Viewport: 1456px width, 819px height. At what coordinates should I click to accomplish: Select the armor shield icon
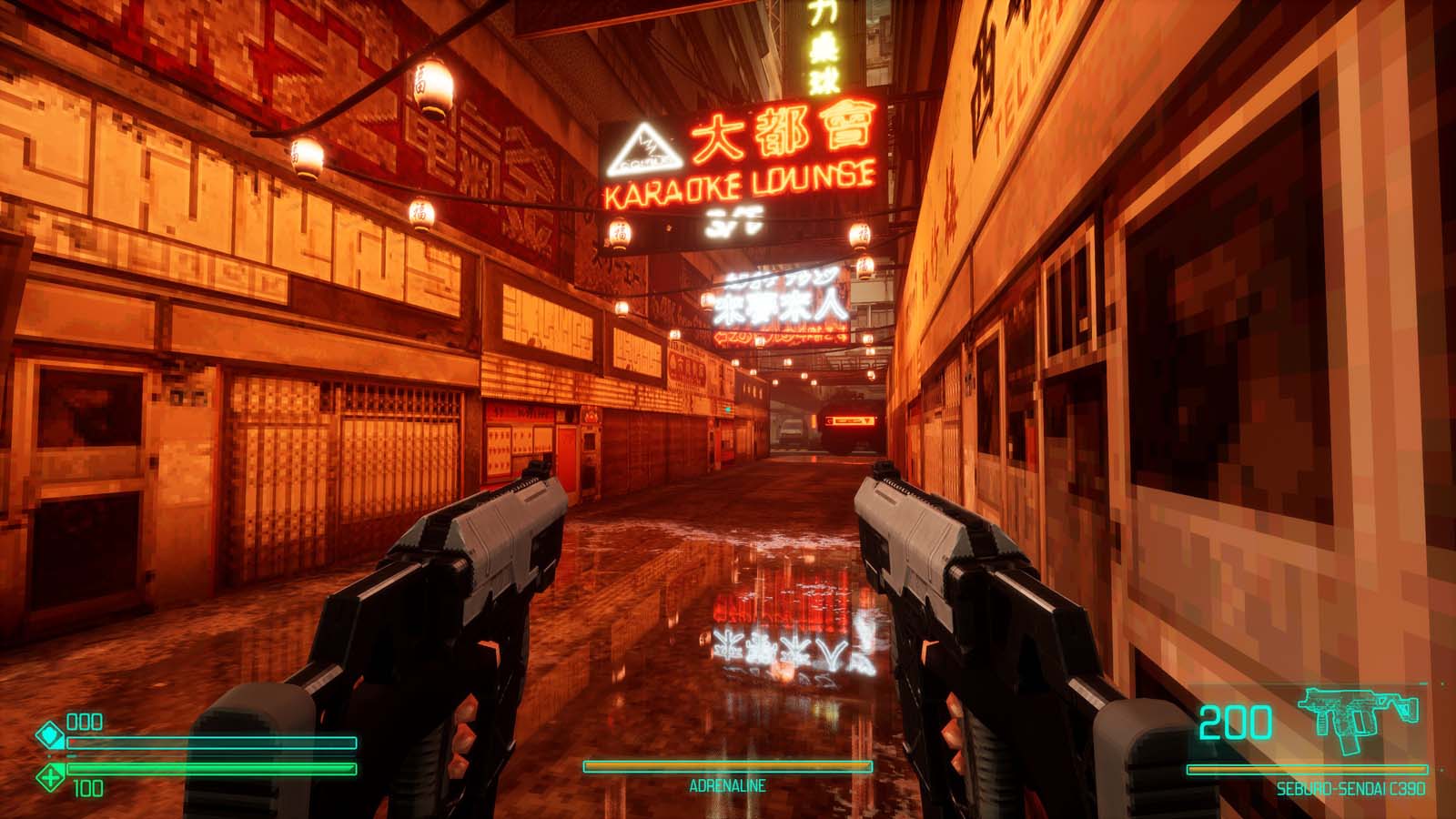50,735
